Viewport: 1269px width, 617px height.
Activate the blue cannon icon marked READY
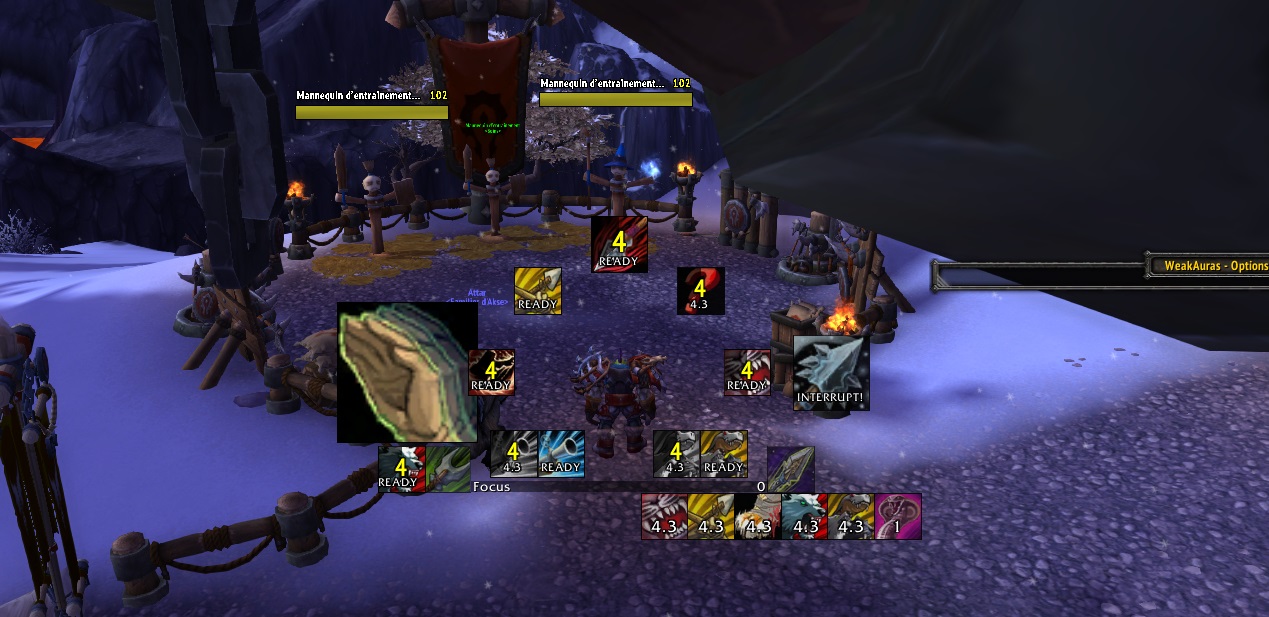561,454
